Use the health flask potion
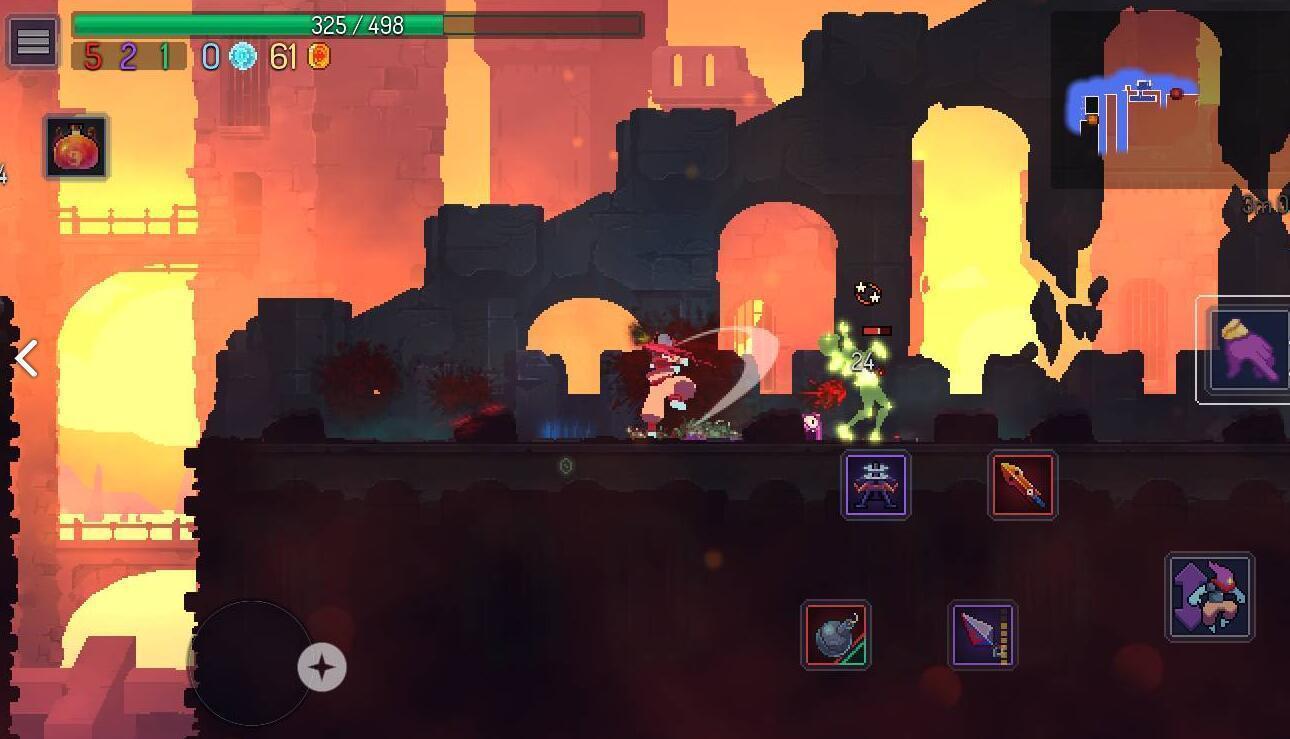The height and width of the screenshot is (739, 1290). coord(76,148)
